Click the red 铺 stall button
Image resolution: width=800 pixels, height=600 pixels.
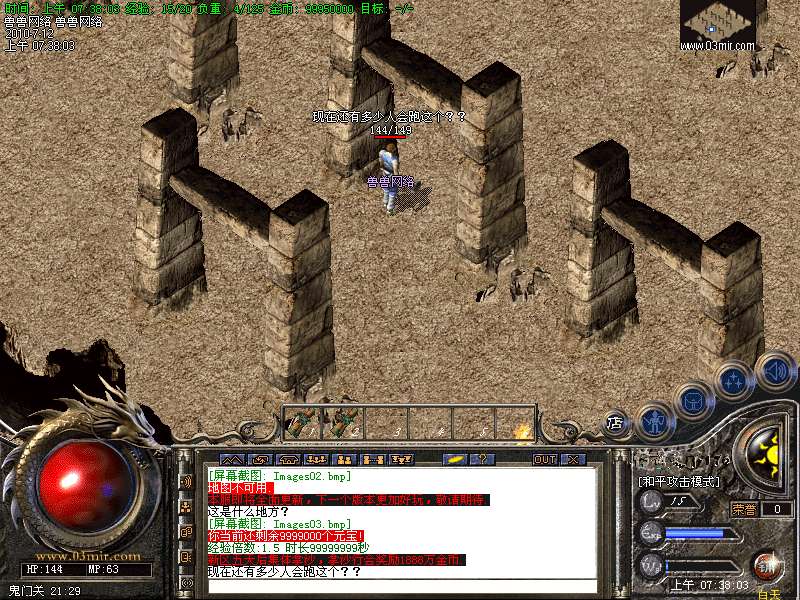tap(768, 564)
